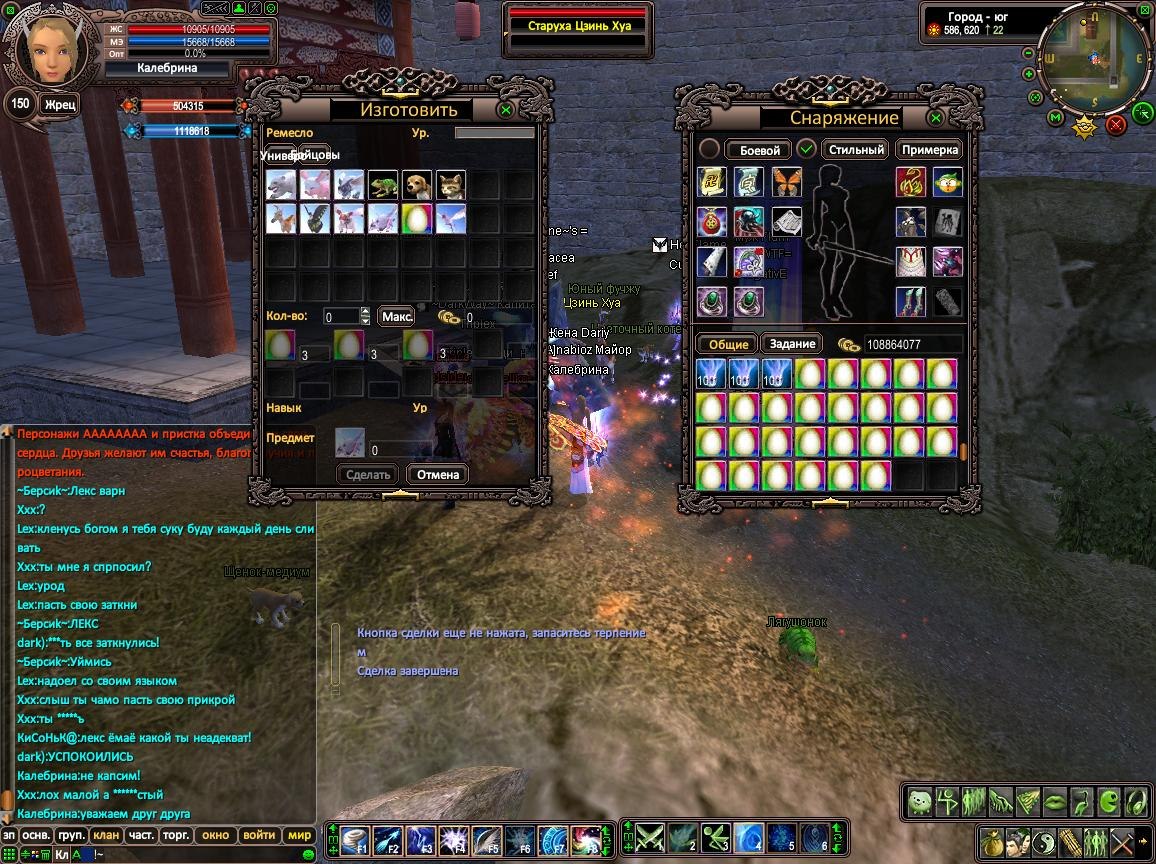Cancel crafting with the Отмена button
The image size is (1156, 864).
(x=437, y=474)
